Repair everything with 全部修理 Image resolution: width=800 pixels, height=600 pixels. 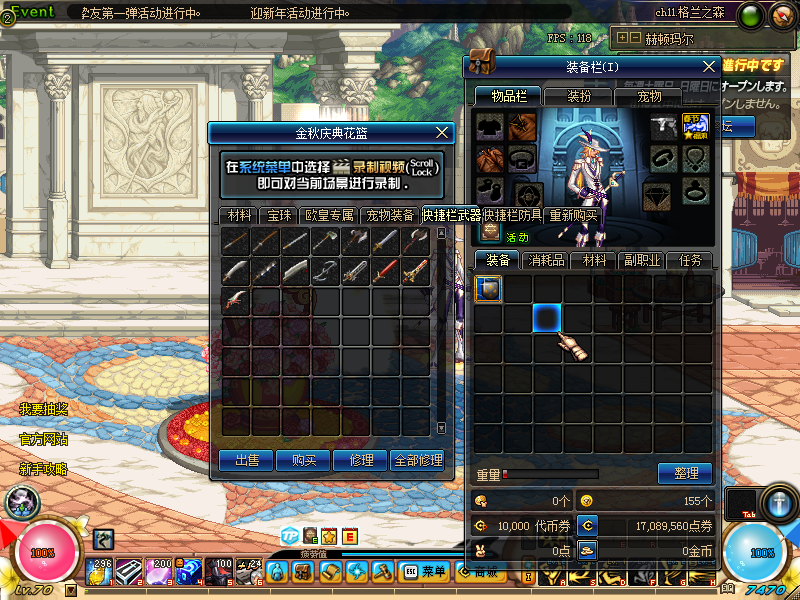418,460
